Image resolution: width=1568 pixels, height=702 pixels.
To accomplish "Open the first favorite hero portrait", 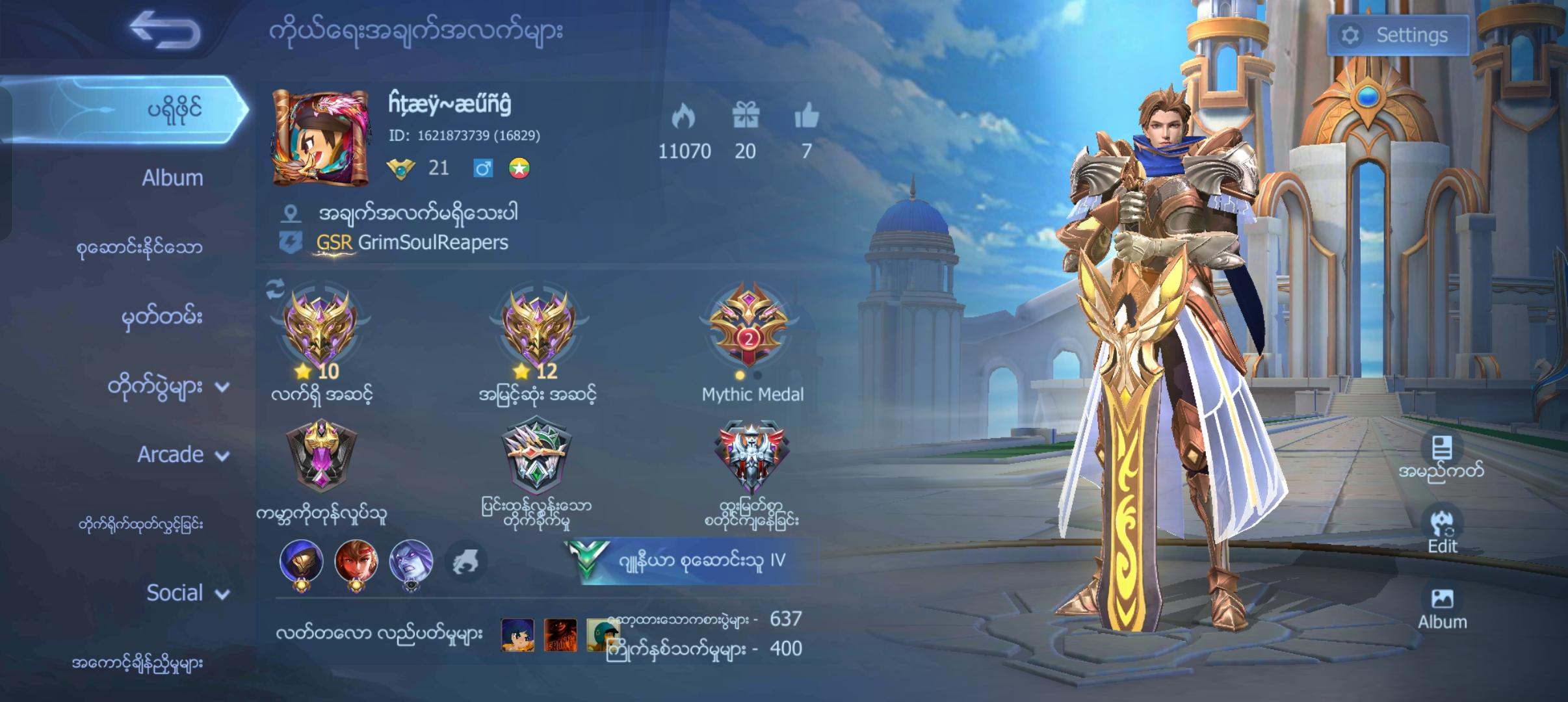I will (x=302, y=560).
